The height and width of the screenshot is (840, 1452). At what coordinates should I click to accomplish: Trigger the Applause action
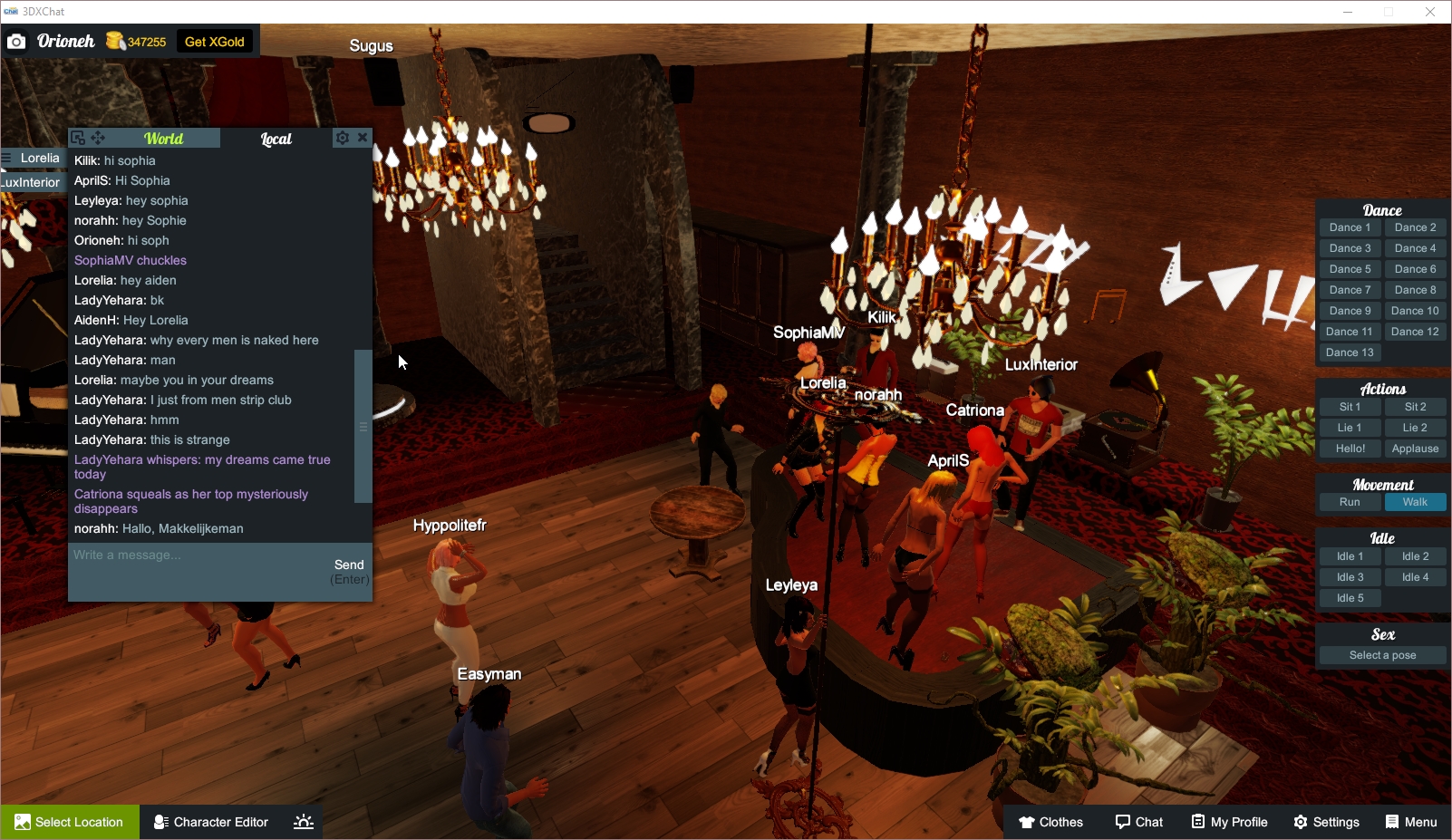click(1415, 448)
